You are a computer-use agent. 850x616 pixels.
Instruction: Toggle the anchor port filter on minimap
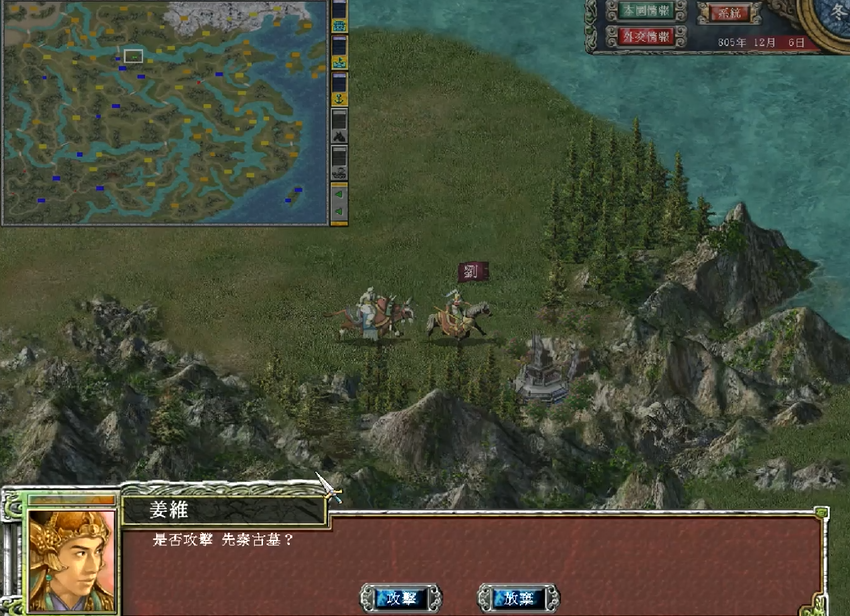[339, 99]
